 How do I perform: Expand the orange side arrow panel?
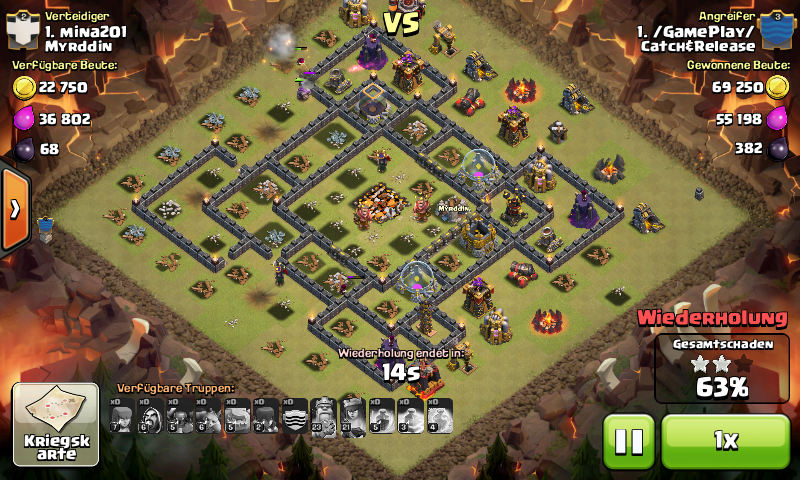coord(15,209)
